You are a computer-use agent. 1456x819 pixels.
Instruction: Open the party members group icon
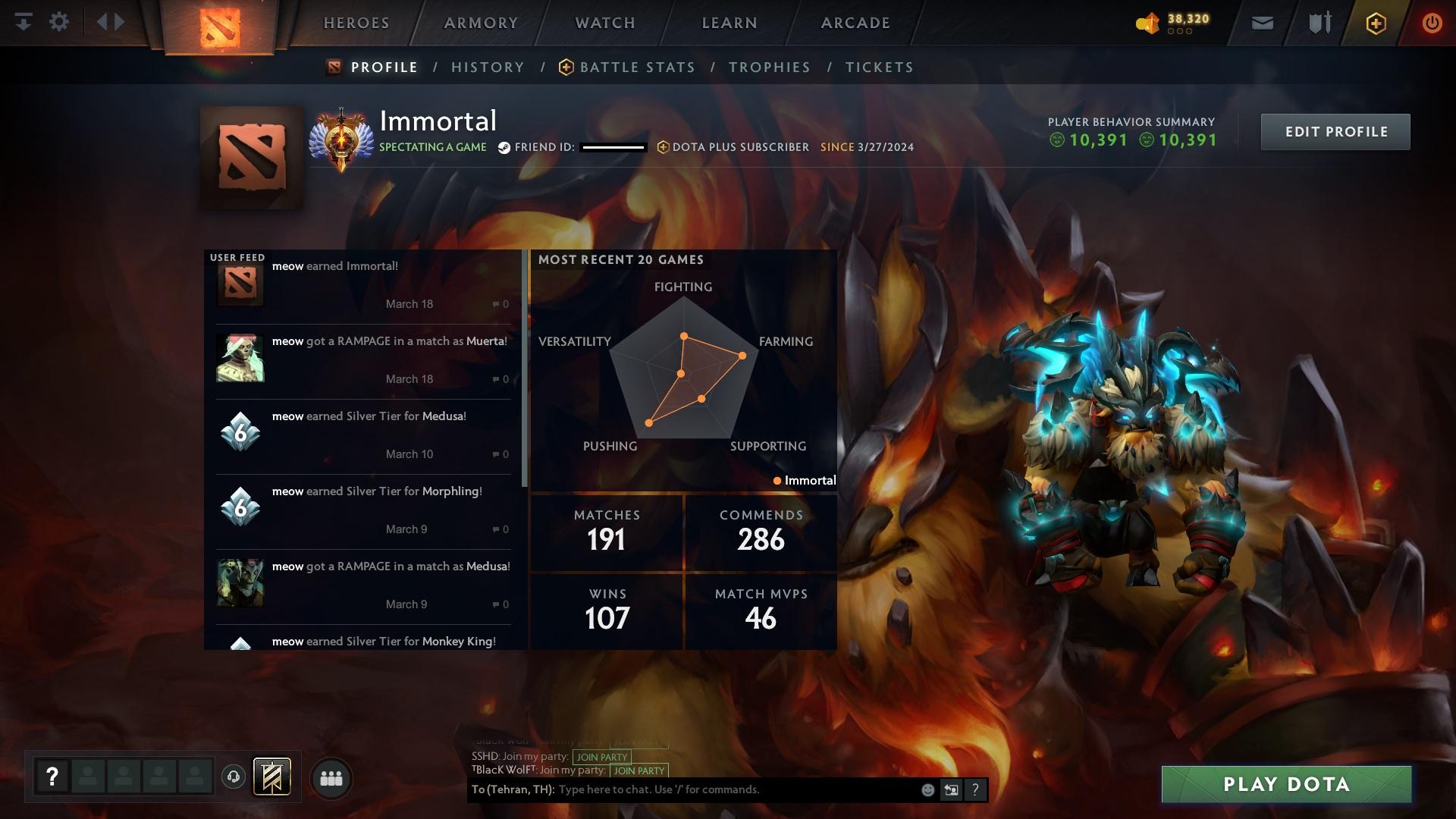(331, 778)
